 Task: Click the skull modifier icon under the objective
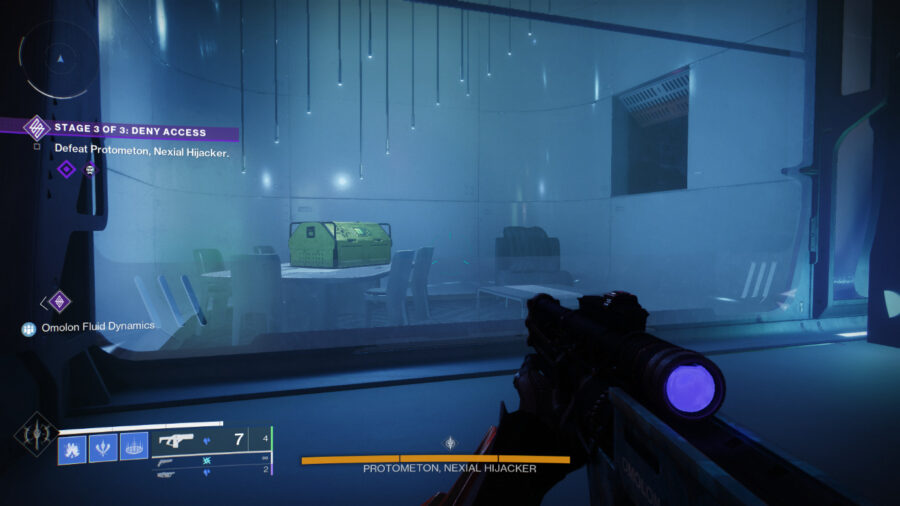click(x=90, y=170)
